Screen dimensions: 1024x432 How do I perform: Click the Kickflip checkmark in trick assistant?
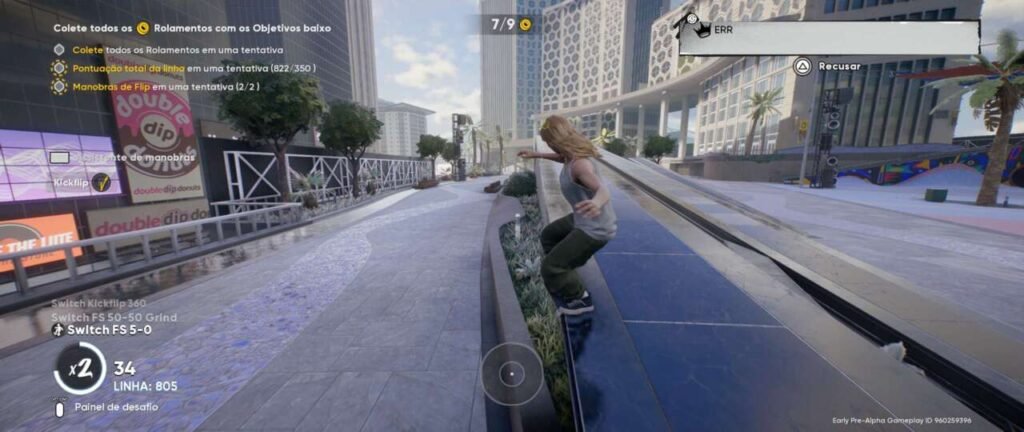click(x=101, y=182)
